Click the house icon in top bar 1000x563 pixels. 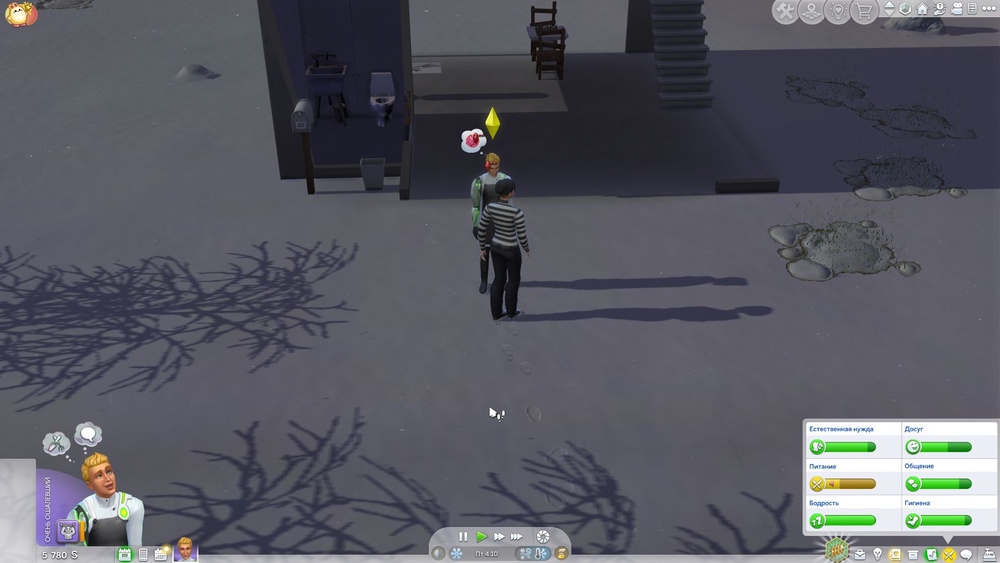[922, 9]
